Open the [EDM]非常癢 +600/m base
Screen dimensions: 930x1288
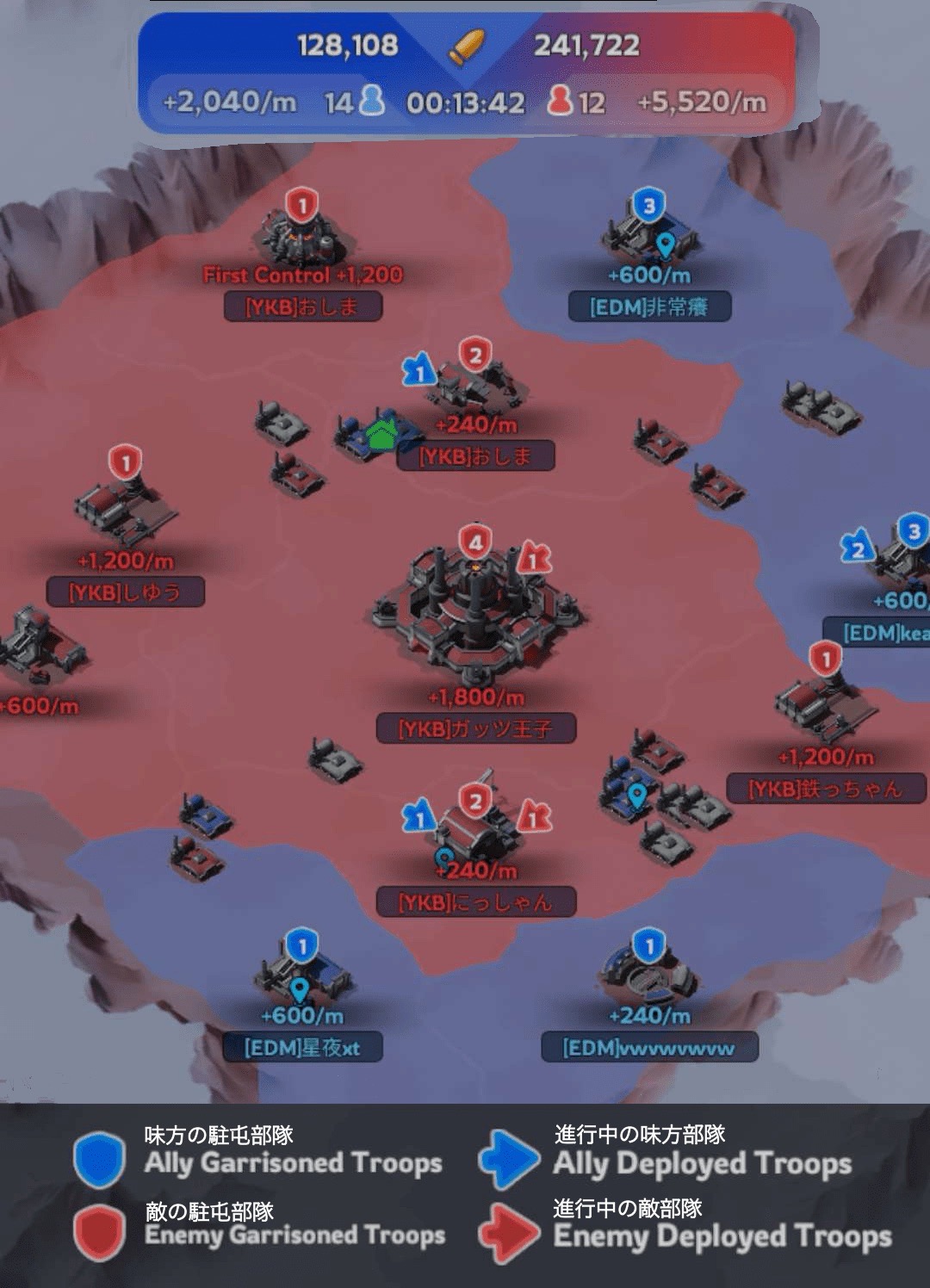tap(648, 234)
